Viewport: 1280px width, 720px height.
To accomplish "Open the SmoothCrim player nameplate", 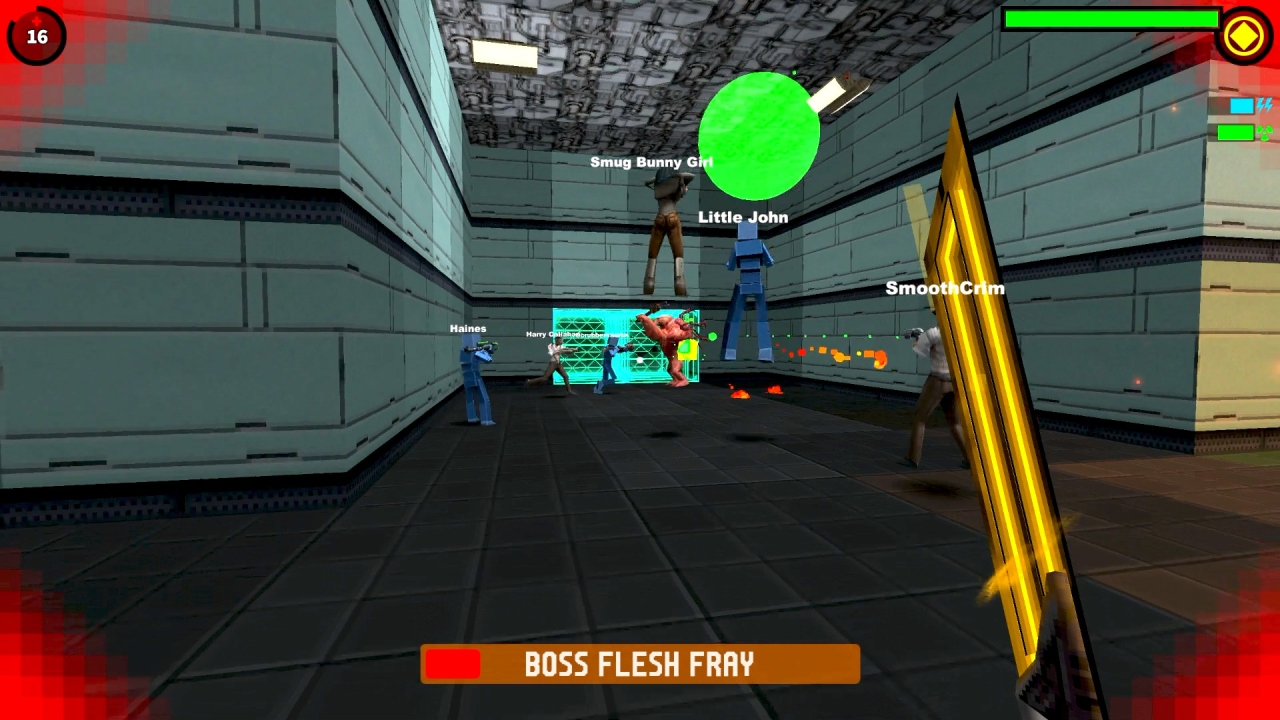I will coord(944,288).
